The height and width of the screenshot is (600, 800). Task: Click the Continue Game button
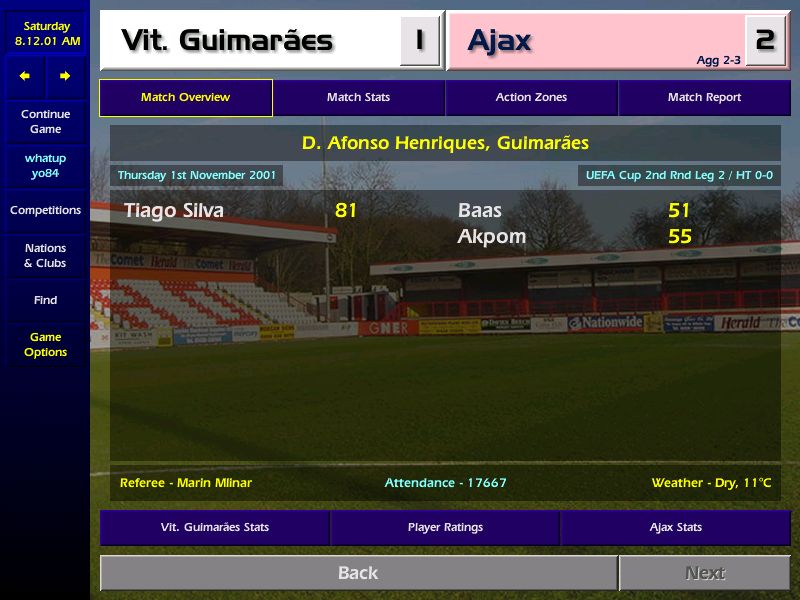click(45, 121)
